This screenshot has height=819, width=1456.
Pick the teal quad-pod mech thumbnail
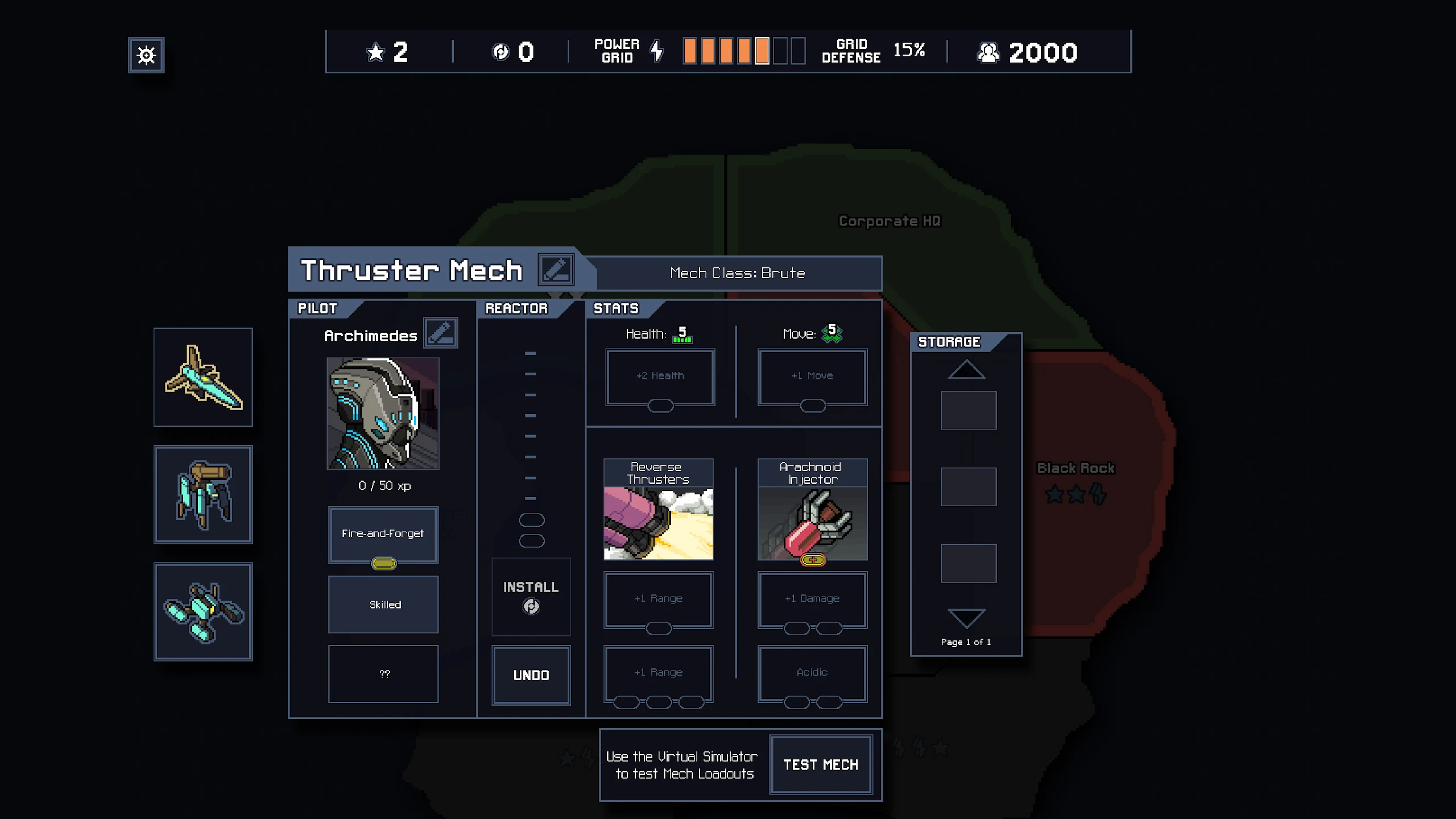pyautogui.click(x=203, y=612)
